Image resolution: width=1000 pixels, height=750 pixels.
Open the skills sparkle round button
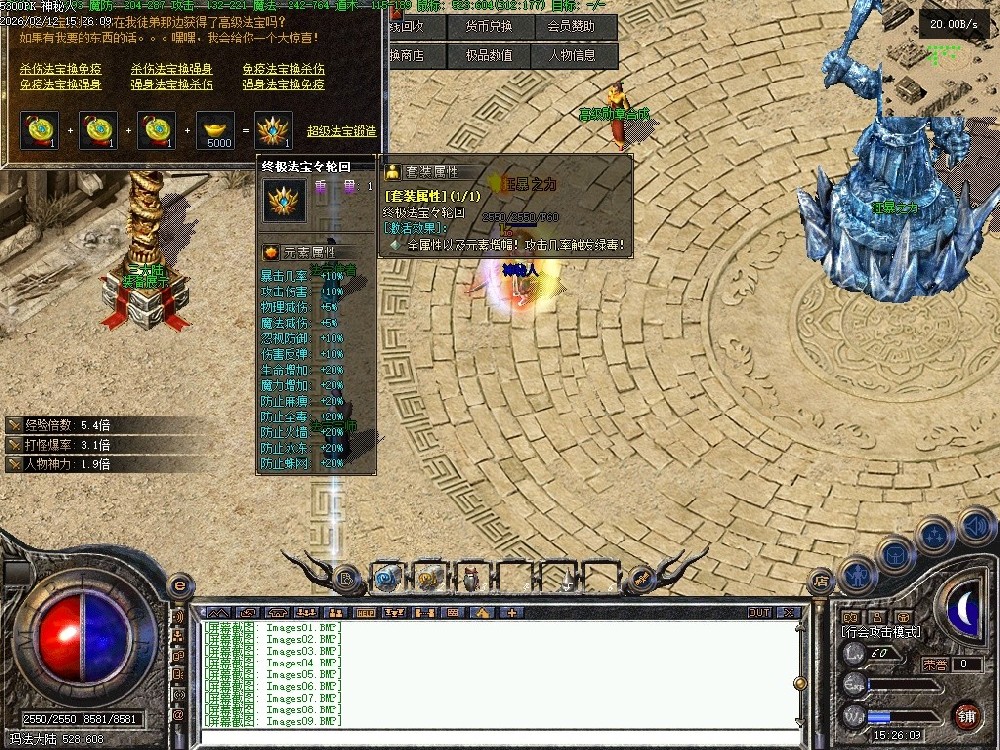point(935,537)
